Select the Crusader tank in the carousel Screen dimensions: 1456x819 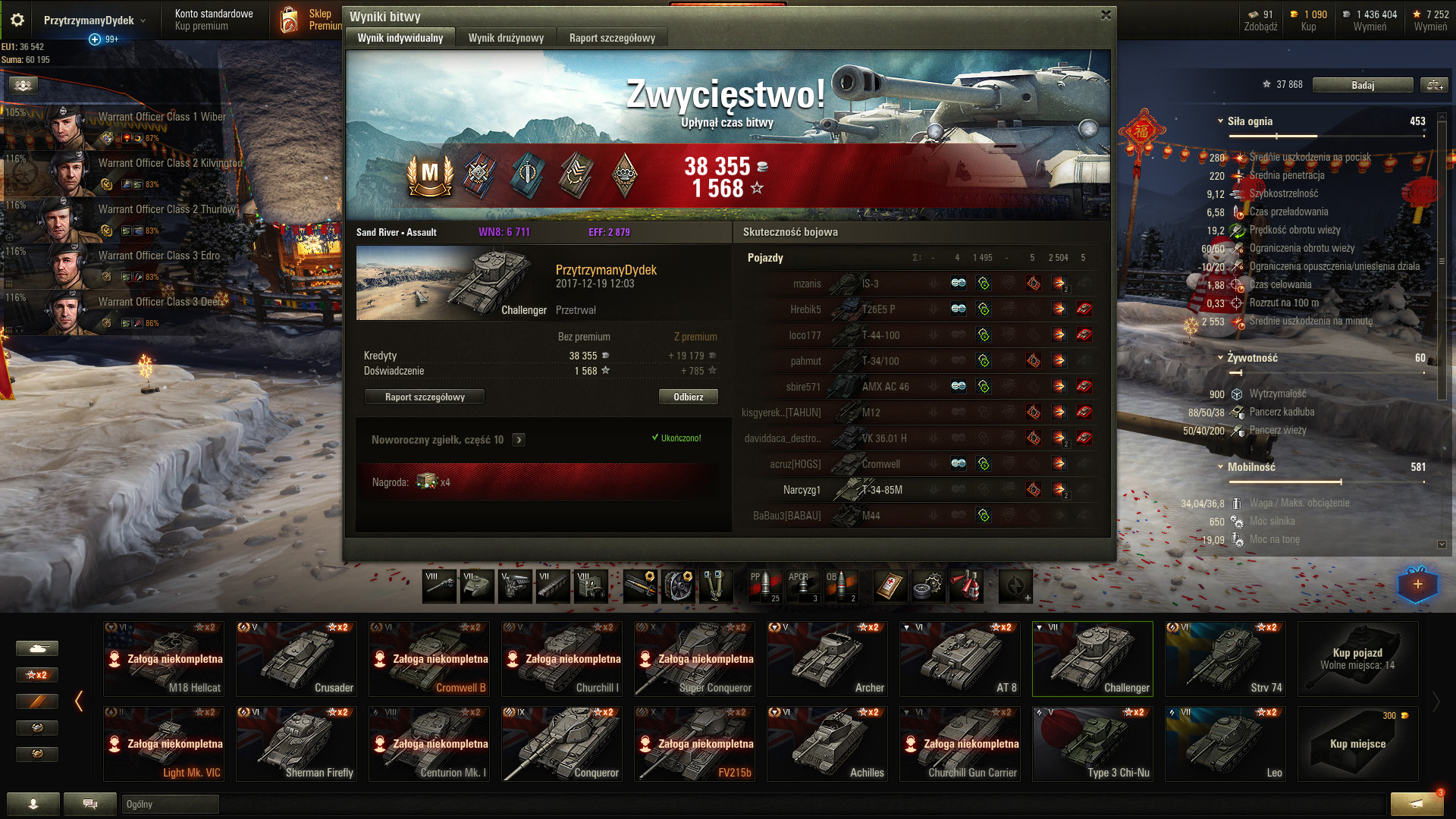pyautogui.click(x=296, y=659)
